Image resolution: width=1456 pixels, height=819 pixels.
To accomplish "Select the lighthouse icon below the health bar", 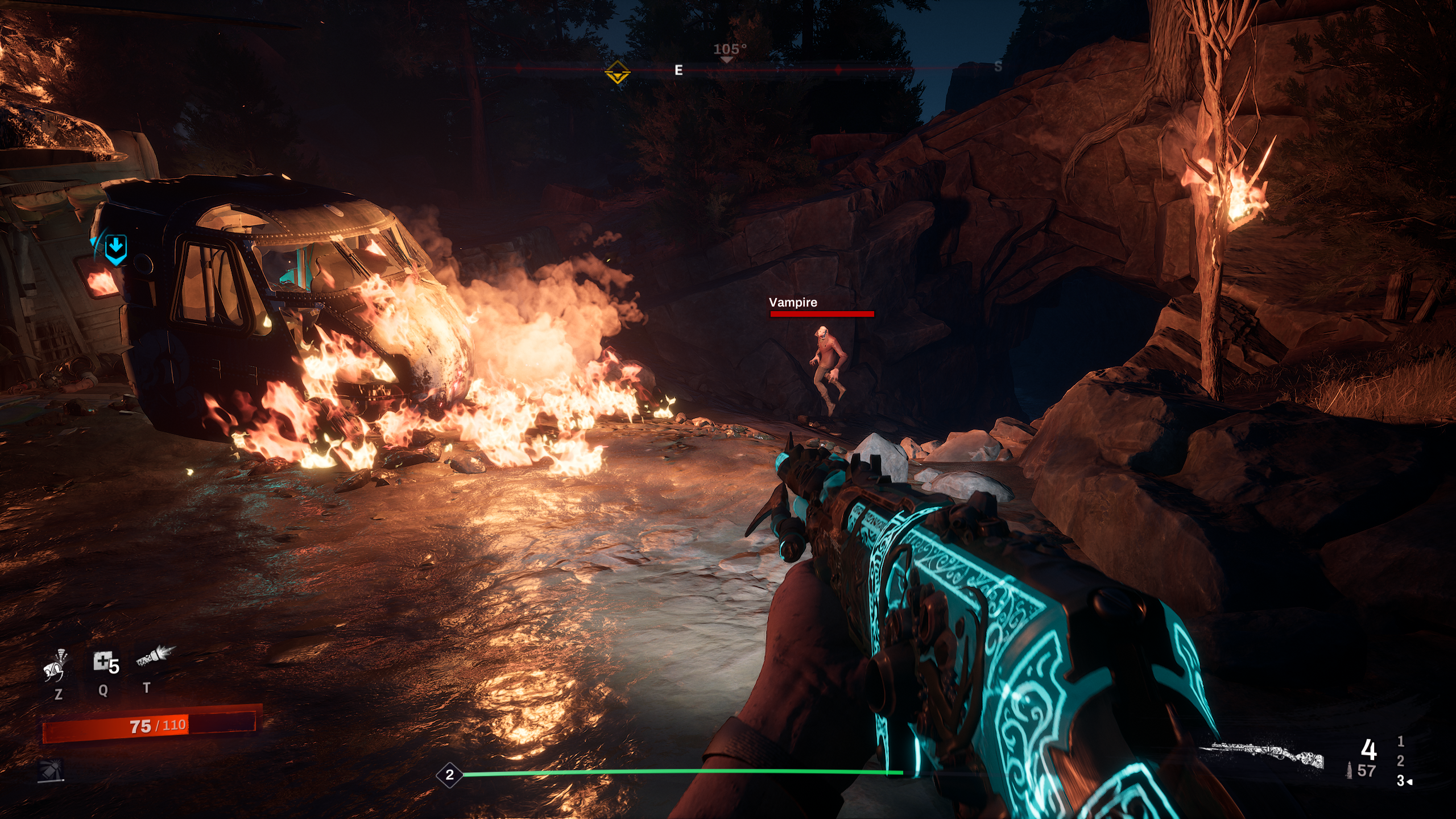I will (51, 771).
